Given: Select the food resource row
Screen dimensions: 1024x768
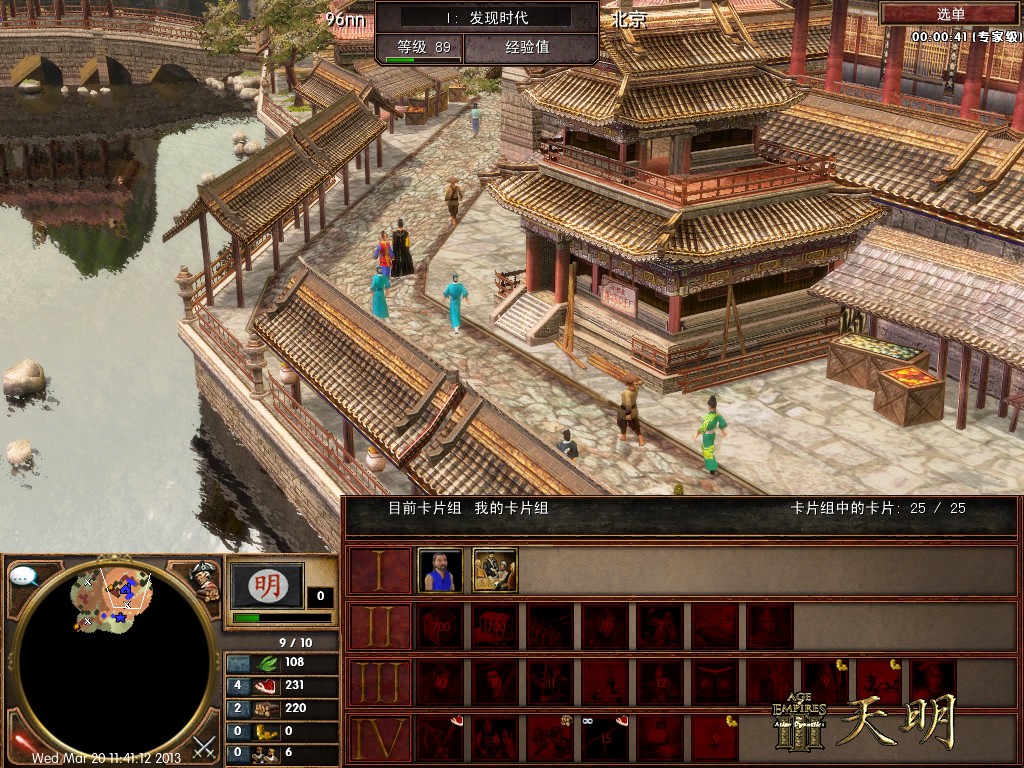Looking at the screenshot, I should 279,685.
